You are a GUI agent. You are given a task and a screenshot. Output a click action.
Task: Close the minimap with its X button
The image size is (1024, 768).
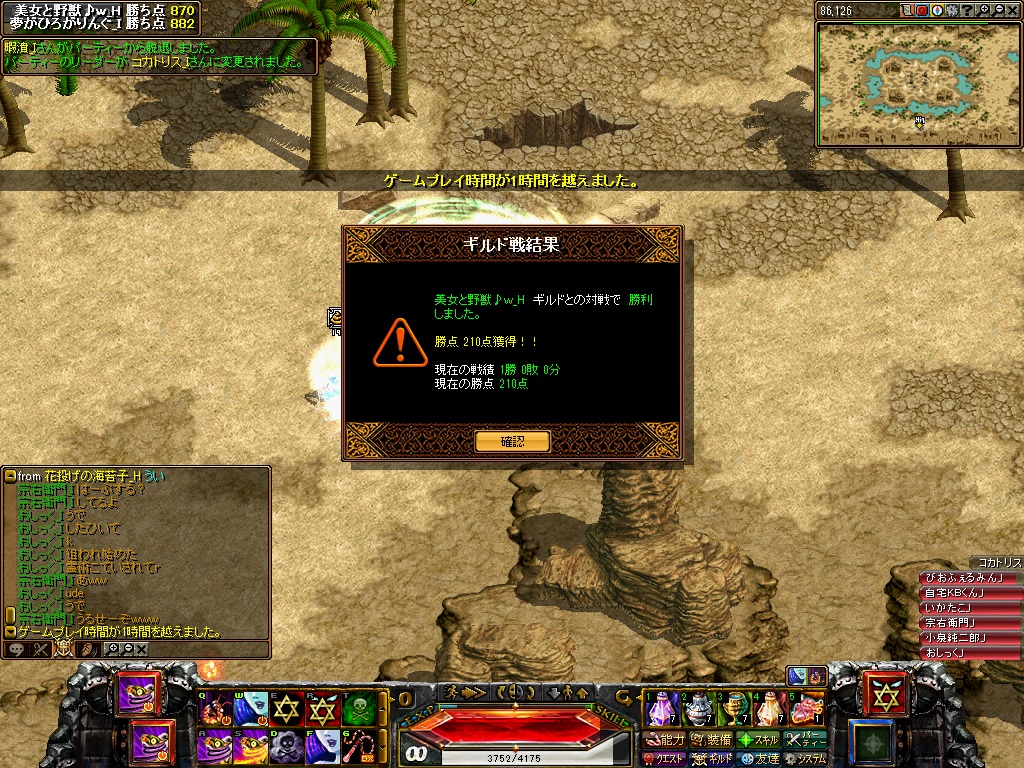1011,10
